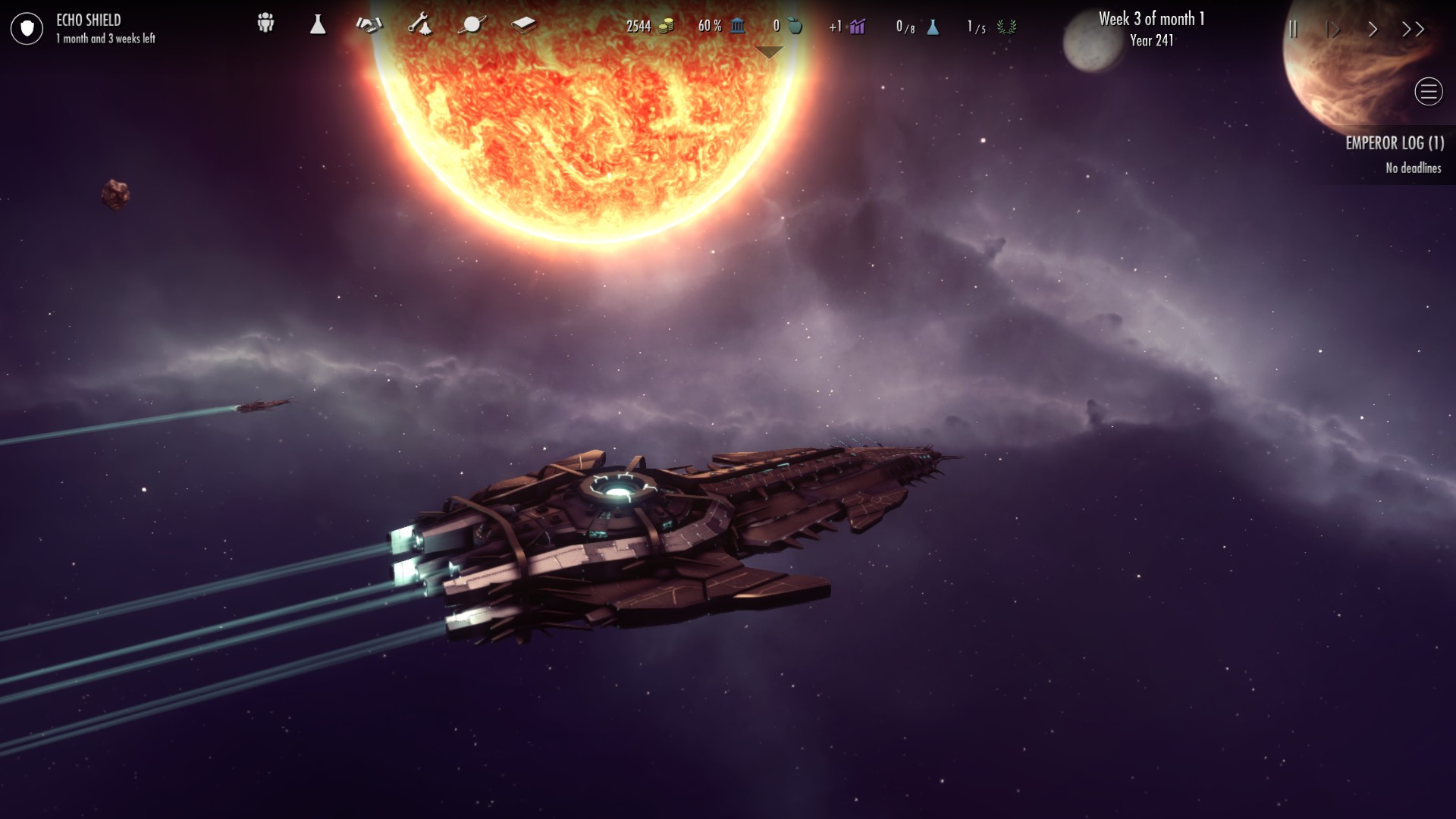Open the diplomacy handshake icon
Screen dimensions: 1456x819
[369, 24]
